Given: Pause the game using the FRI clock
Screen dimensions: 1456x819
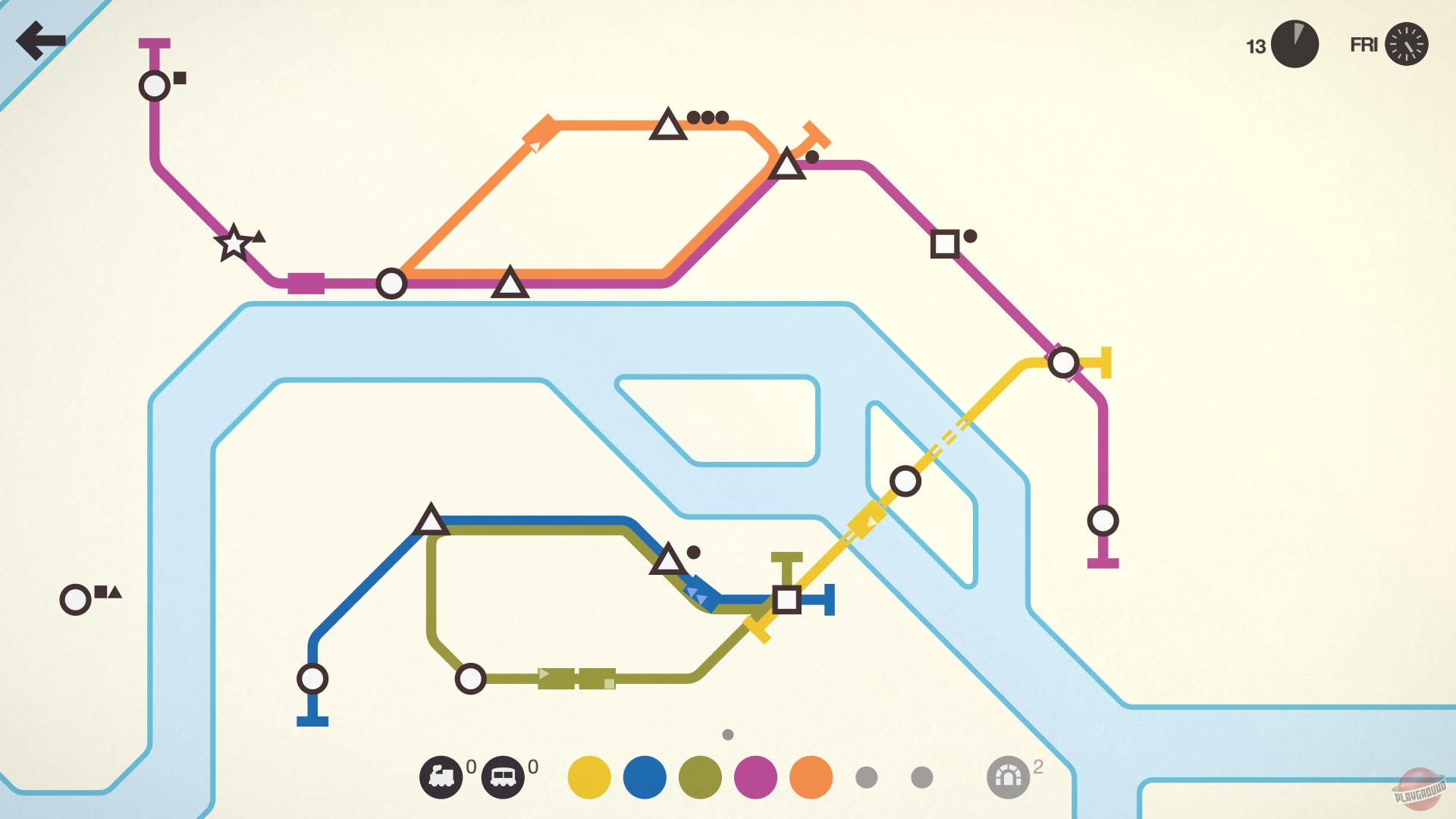Looking at the screenshot, I should point(1407,45).
